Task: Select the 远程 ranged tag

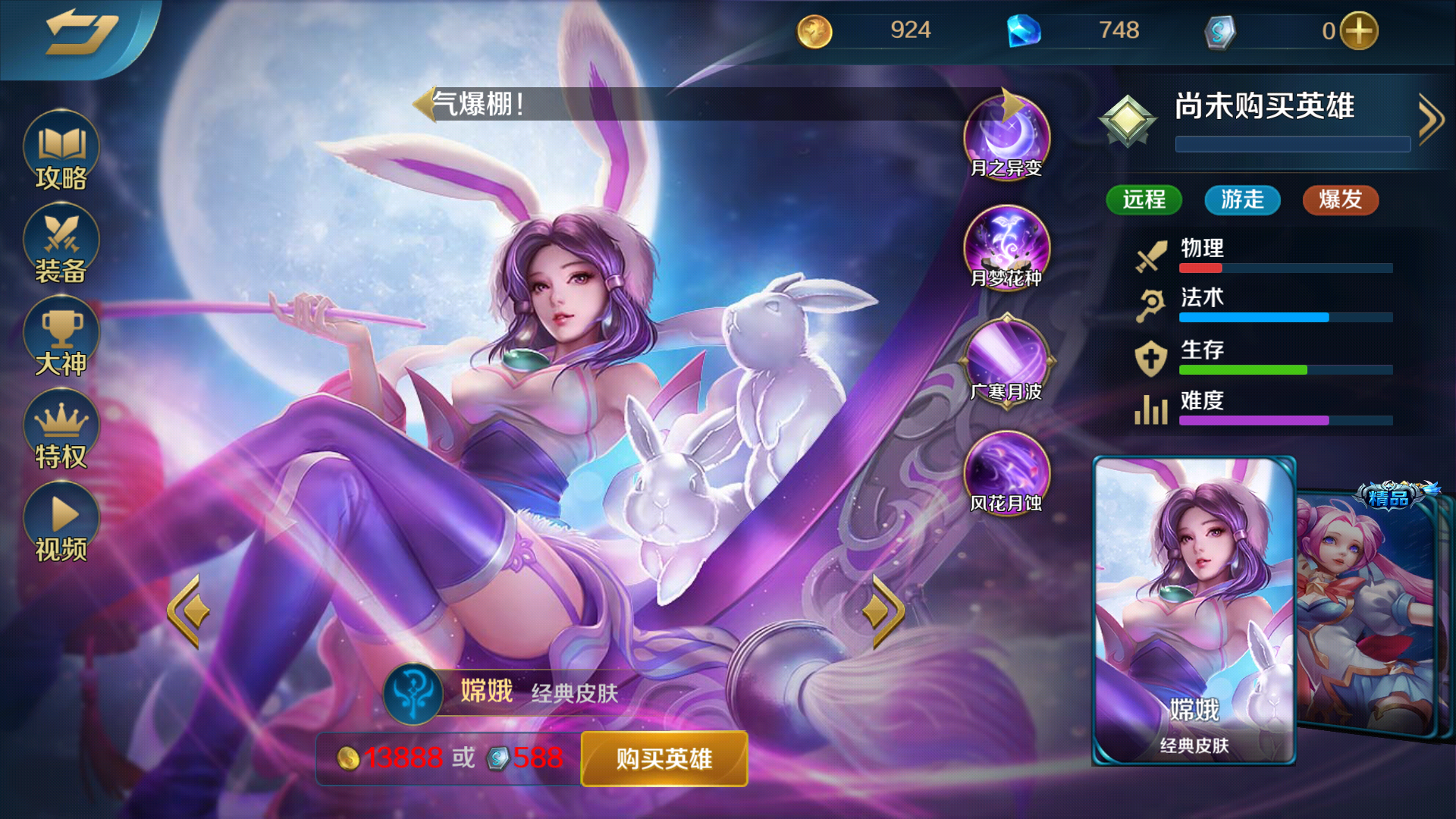Action: [1144, 200]
